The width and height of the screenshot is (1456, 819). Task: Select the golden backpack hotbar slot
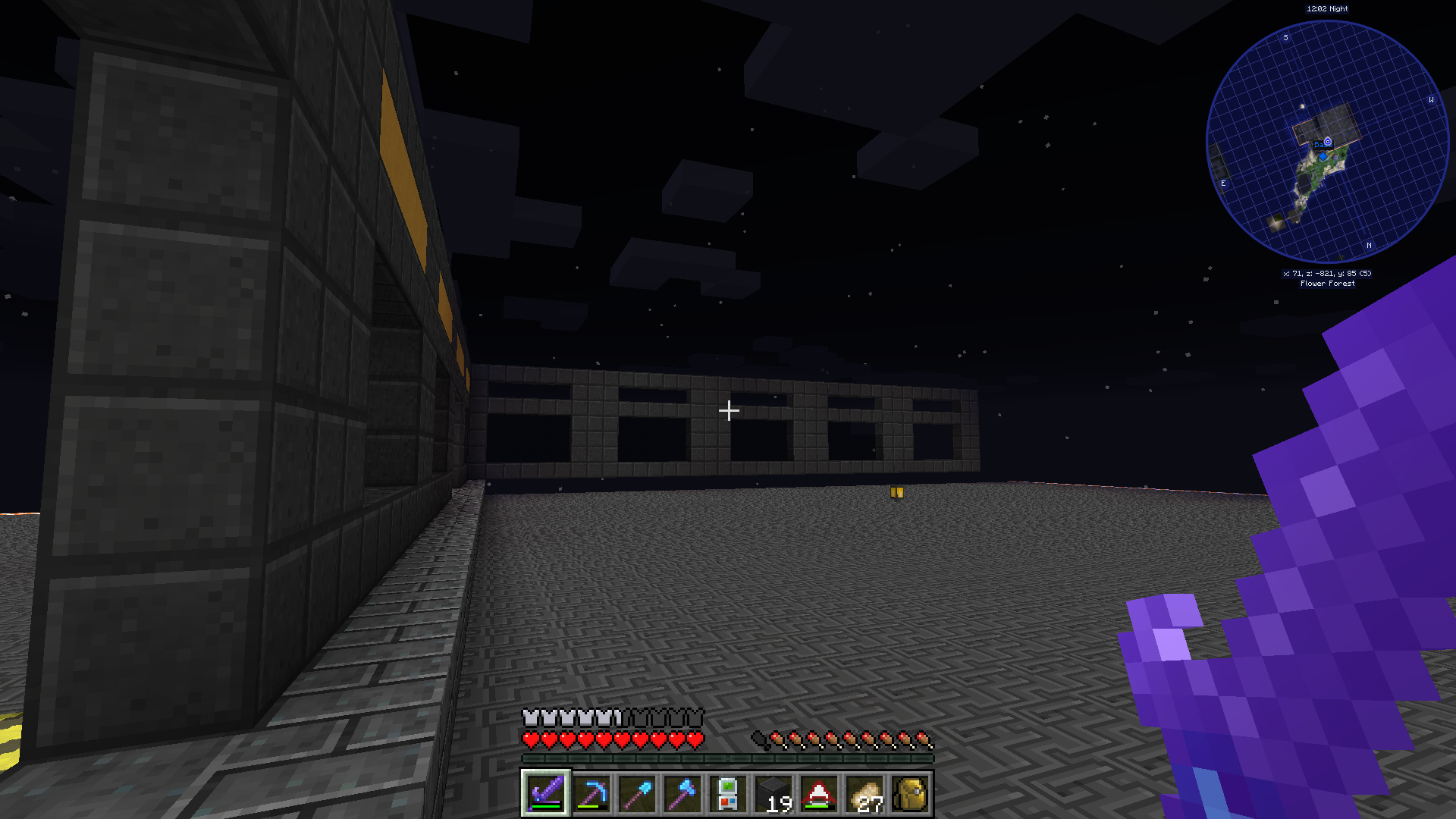[x=910, y=793]
